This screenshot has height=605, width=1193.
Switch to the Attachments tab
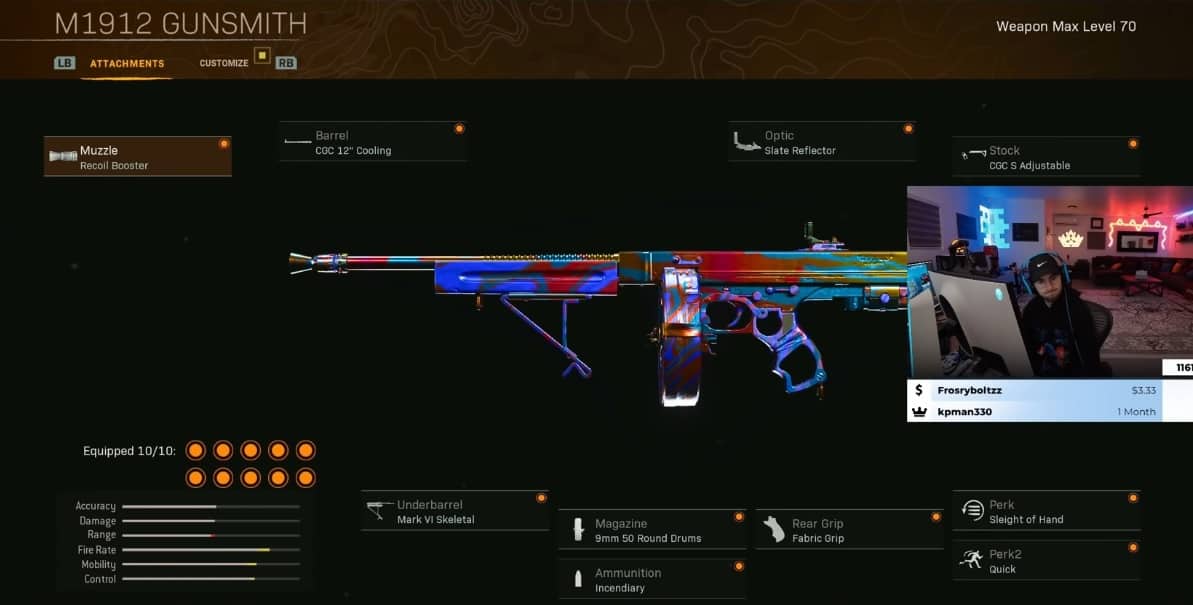pos(127,63)
